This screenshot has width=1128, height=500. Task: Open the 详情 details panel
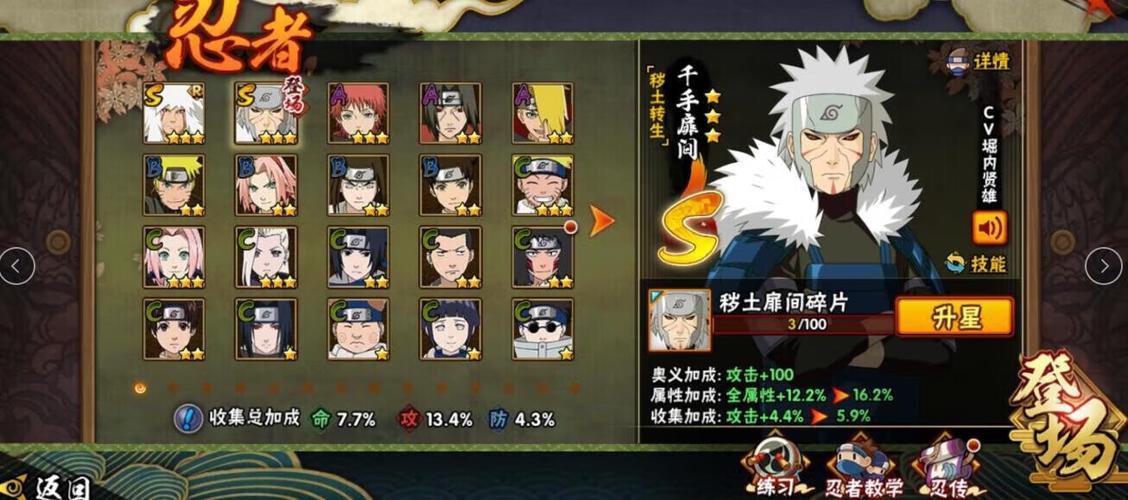(x=979, y=61)
